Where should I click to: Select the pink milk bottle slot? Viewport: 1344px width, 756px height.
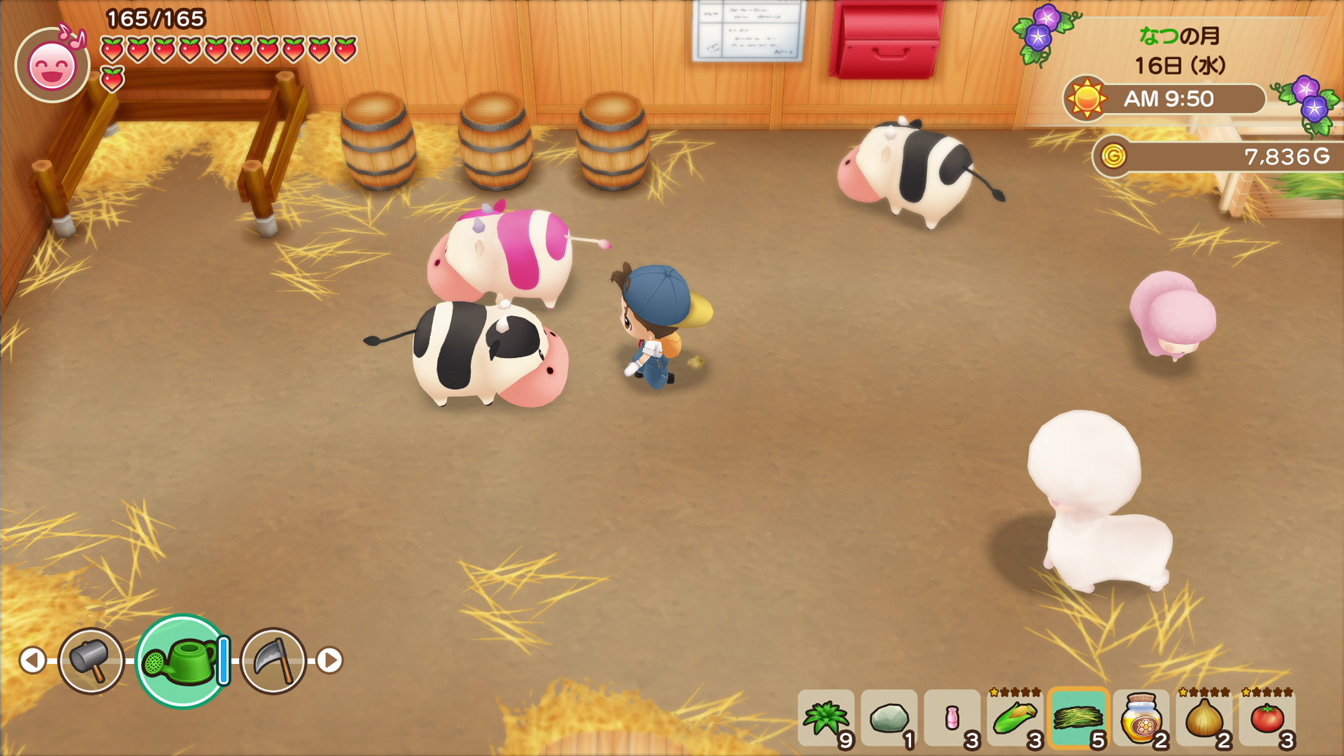point(952,718)
